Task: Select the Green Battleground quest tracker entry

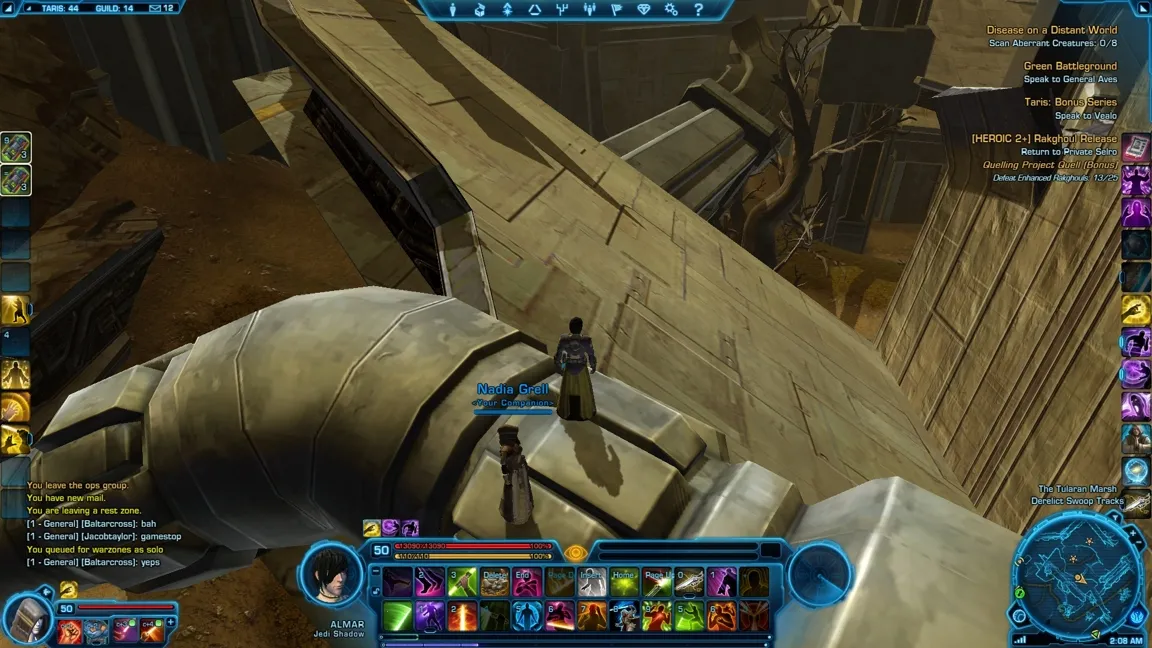Action: (1070, 66)
